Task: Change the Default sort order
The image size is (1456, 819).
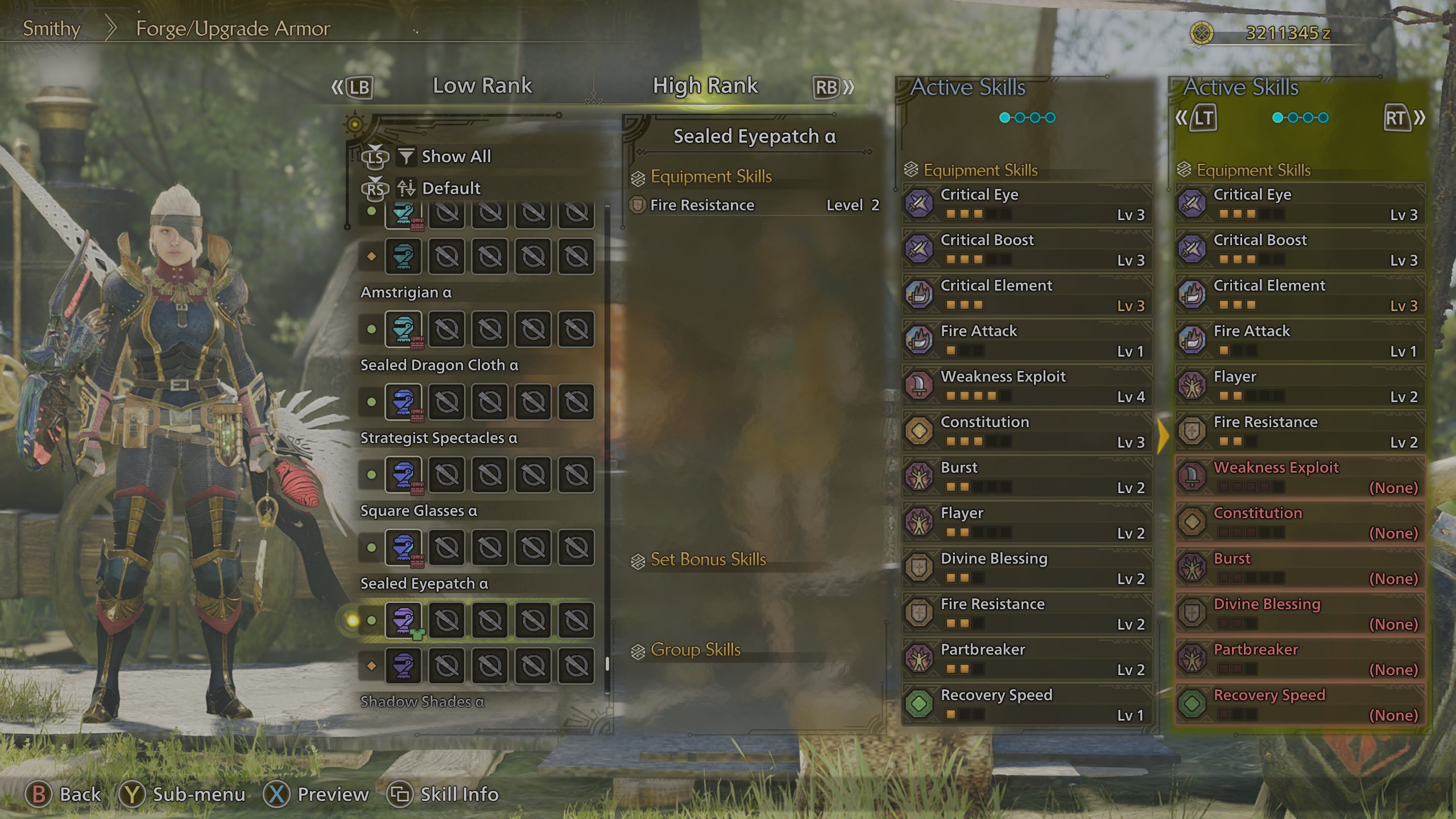Action: (450, 188)
